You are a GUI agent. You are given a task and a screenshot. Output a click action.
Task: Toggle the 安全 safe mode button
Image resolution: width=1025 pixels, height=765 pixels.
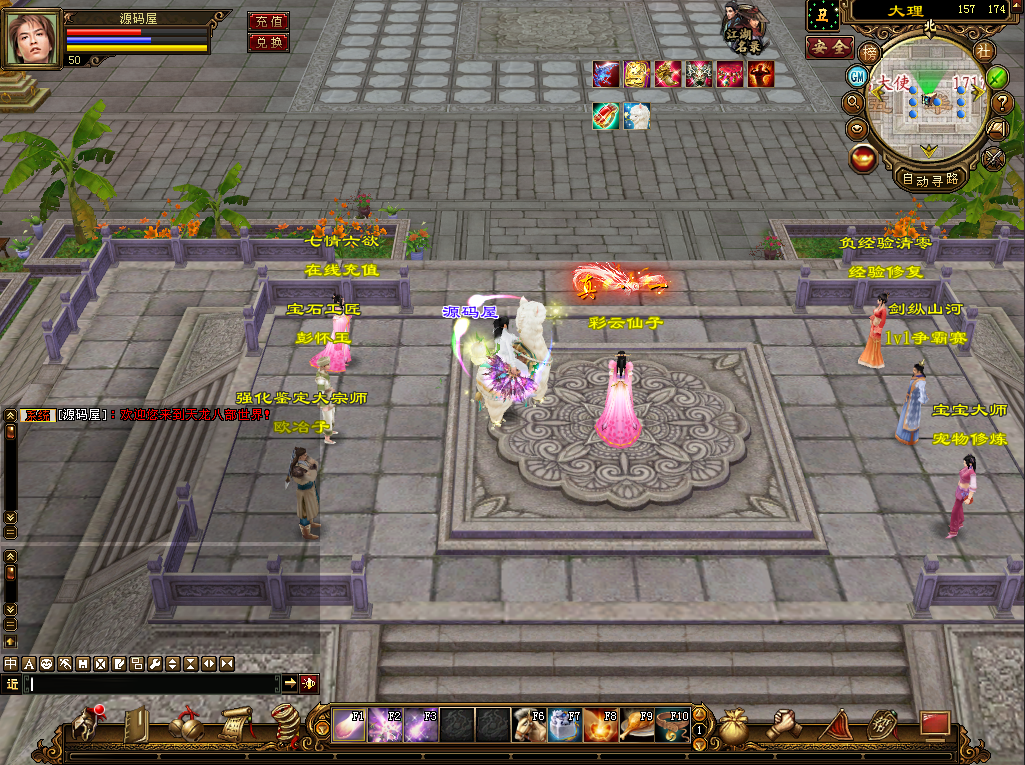828,47
